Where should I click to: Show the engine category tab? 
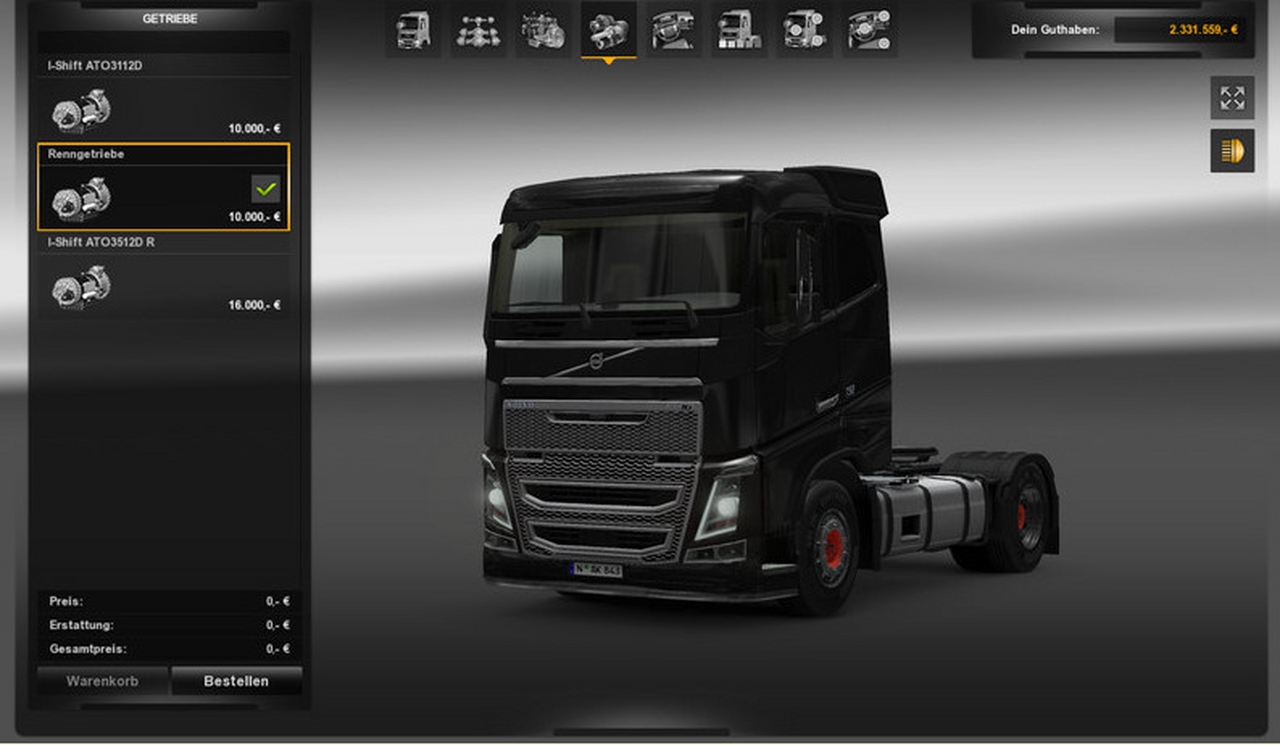[542, 30]
